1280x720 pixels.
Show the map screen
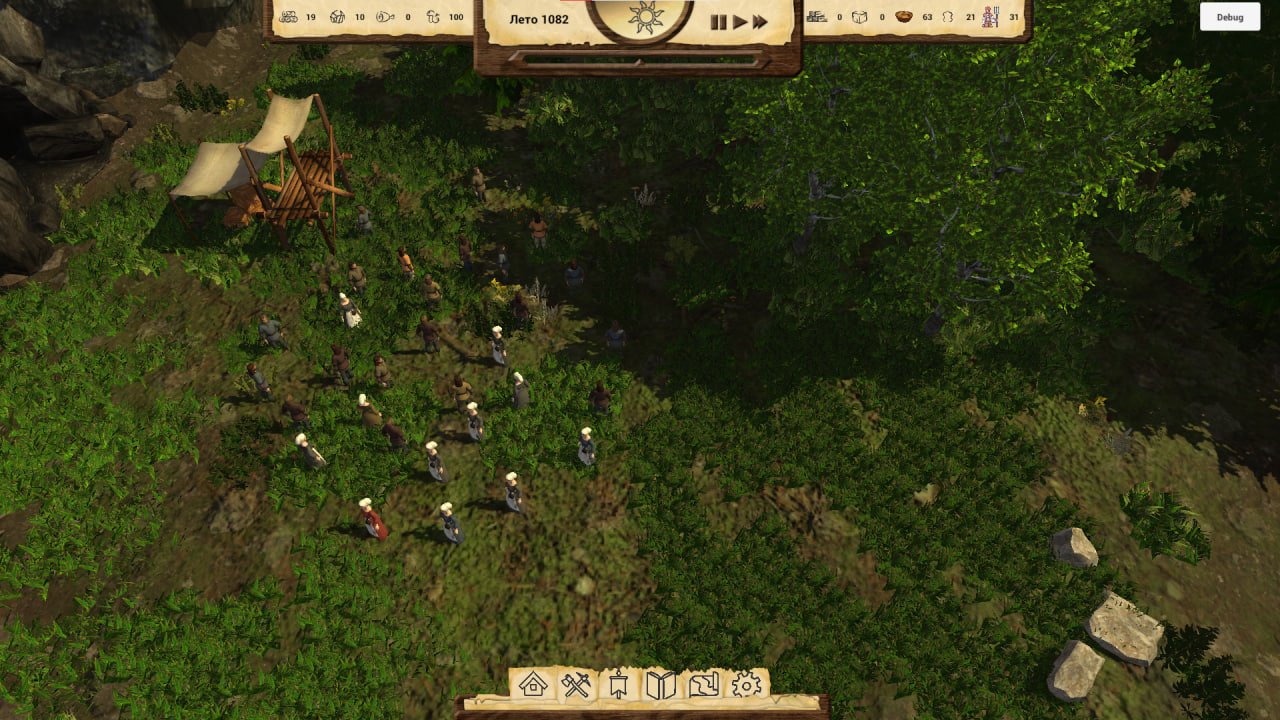[704, 685]
